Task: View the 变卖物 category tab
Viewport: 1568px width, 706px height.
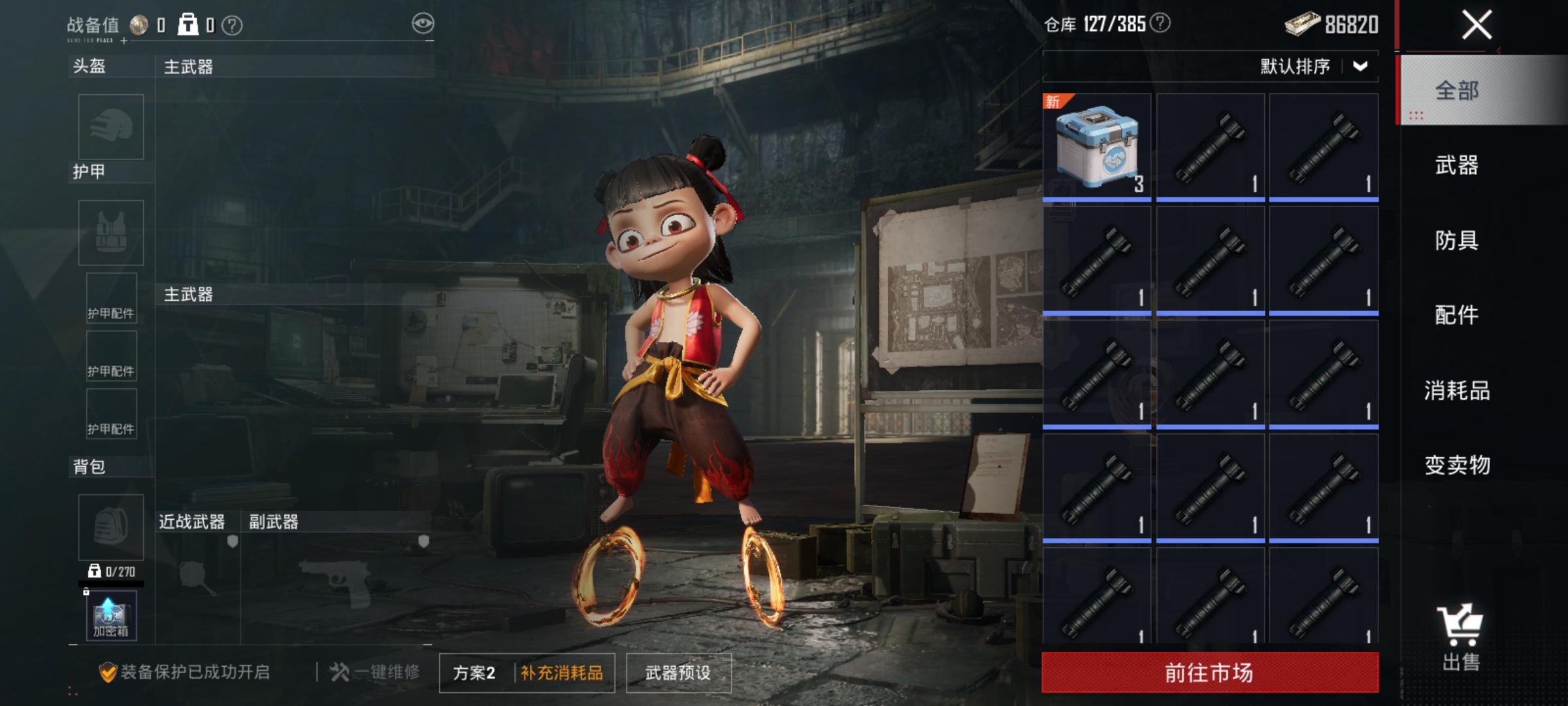Action: click(1457, 465)
